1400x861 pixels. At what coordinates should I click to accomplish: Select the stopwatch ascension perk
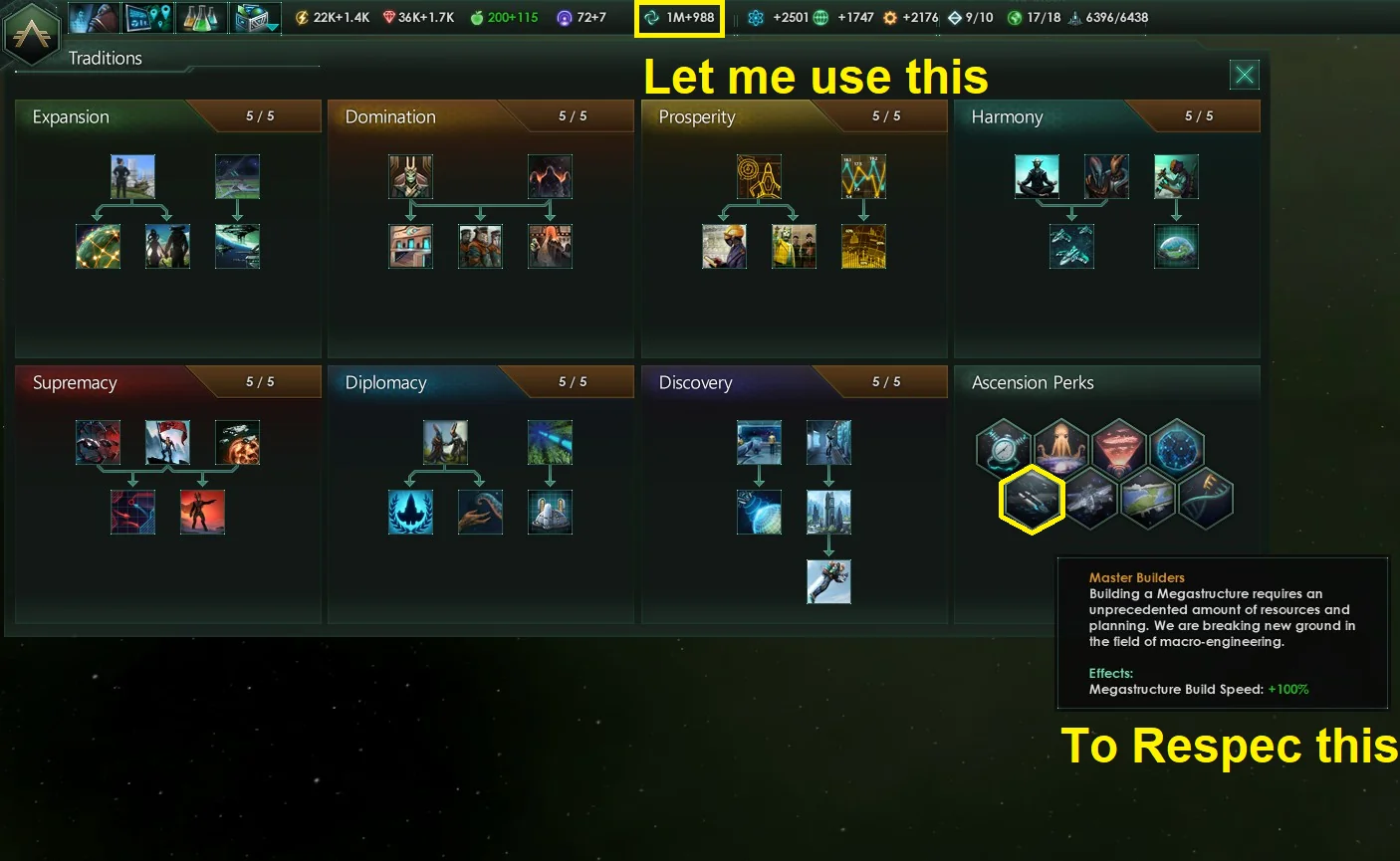[1004, 447]
